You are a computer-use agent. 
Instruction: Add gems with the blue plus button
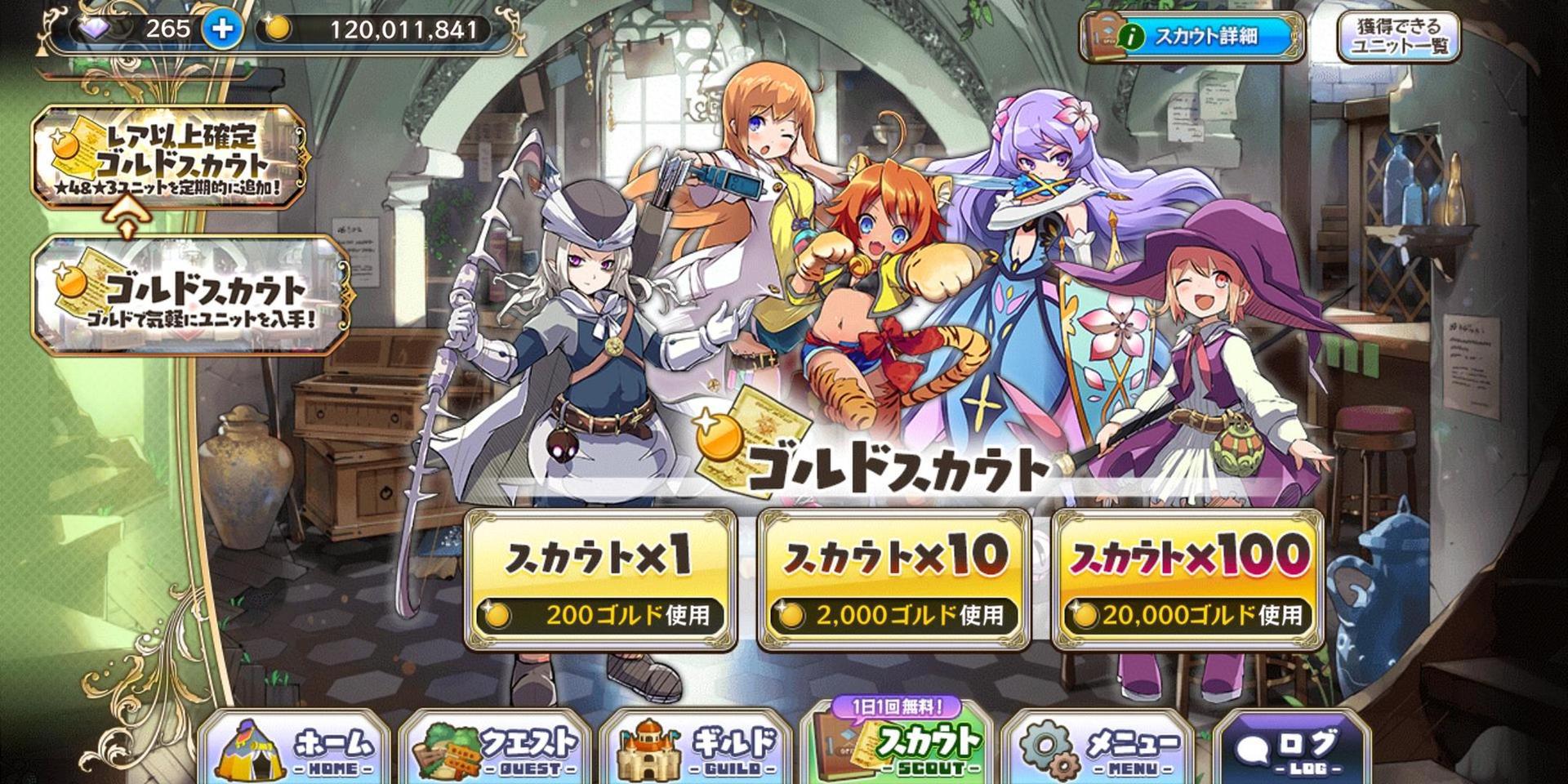click(222, 30)
